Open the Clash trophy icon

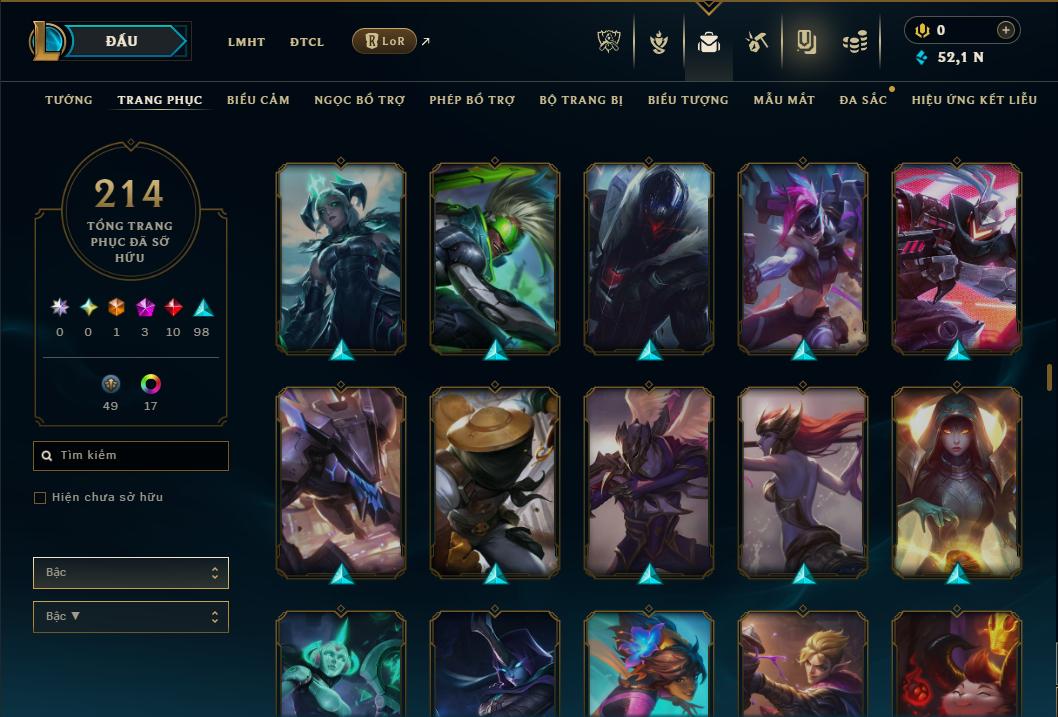pos(609,42)
